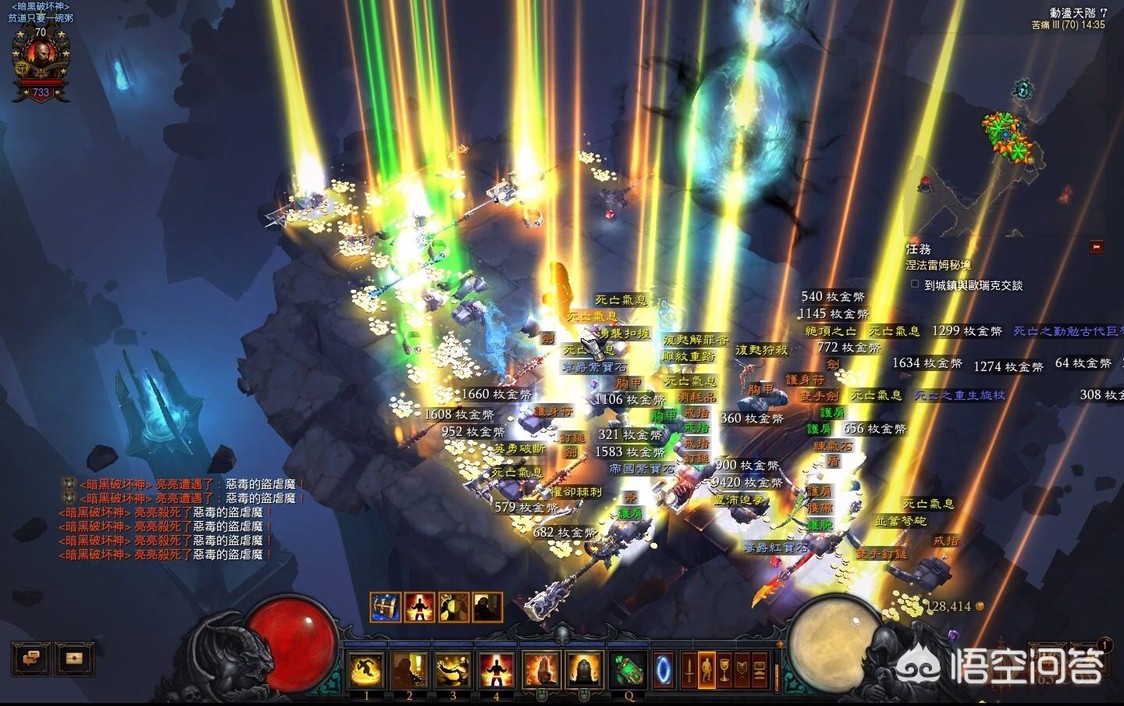Screen dimensions: 1124x706
Task: Activate the skill in hotbar slot 1
Action: pos(367,669)
